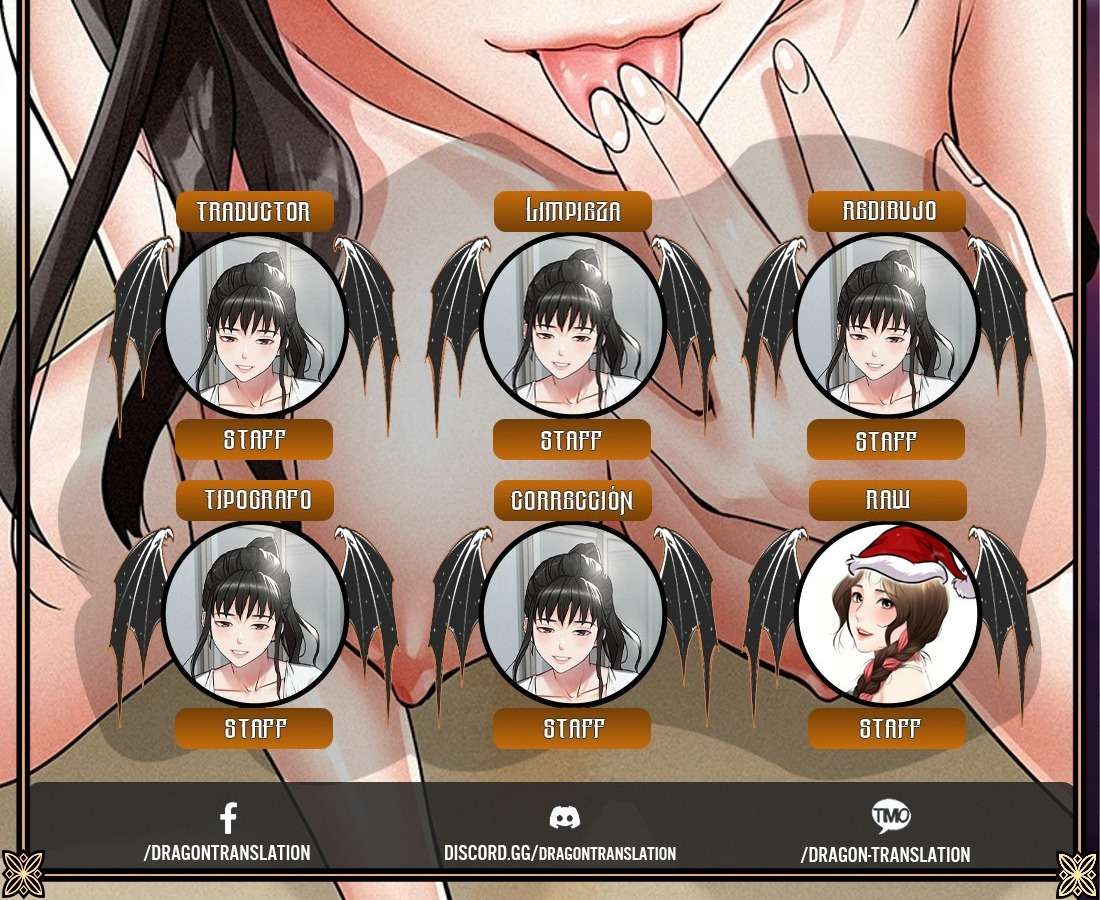Choose the Raw role label
The width and height of the screenshot is (1100, 900).
point(887,500)
